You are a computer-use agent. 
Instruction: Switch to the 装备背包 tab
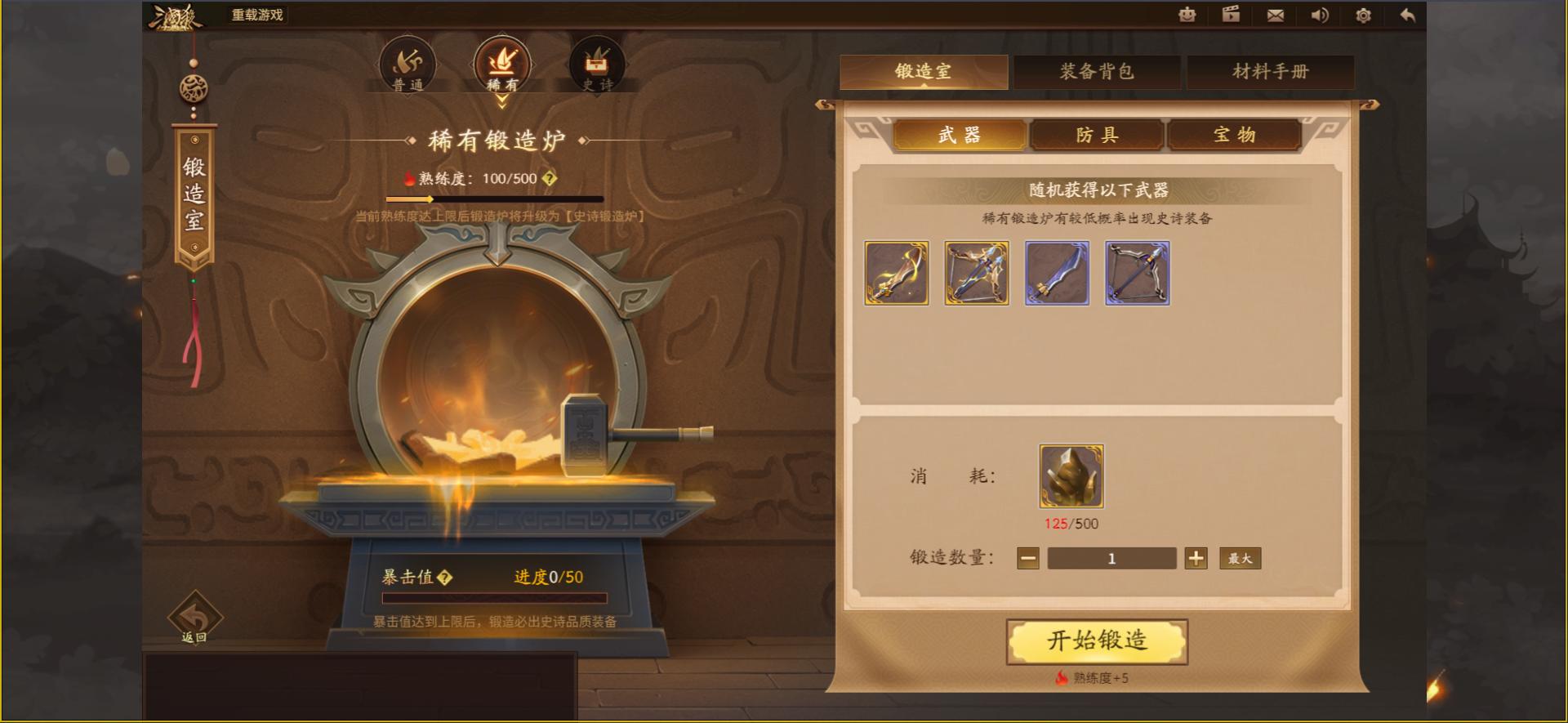click(x=1098, y=72)
